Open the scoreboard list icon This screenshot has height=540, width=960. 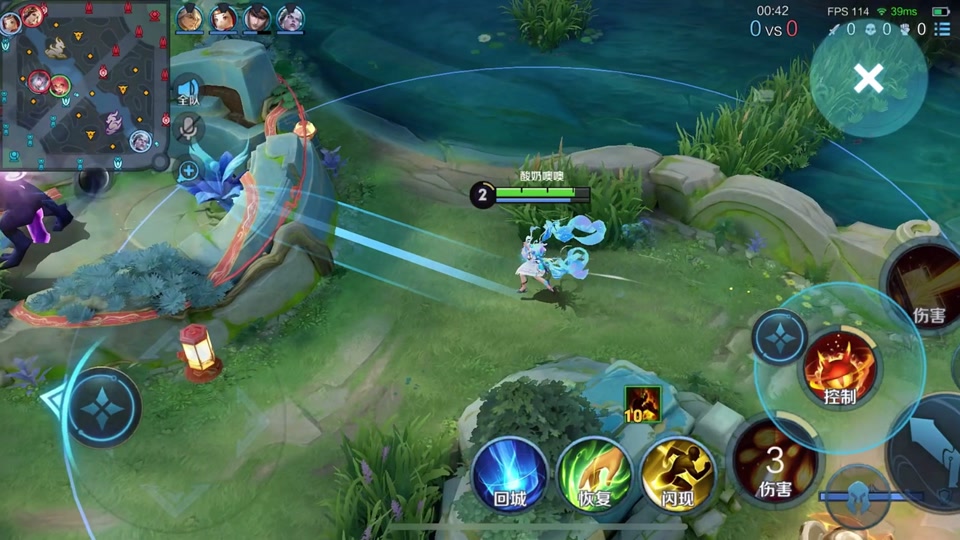(x=941, y=29)
